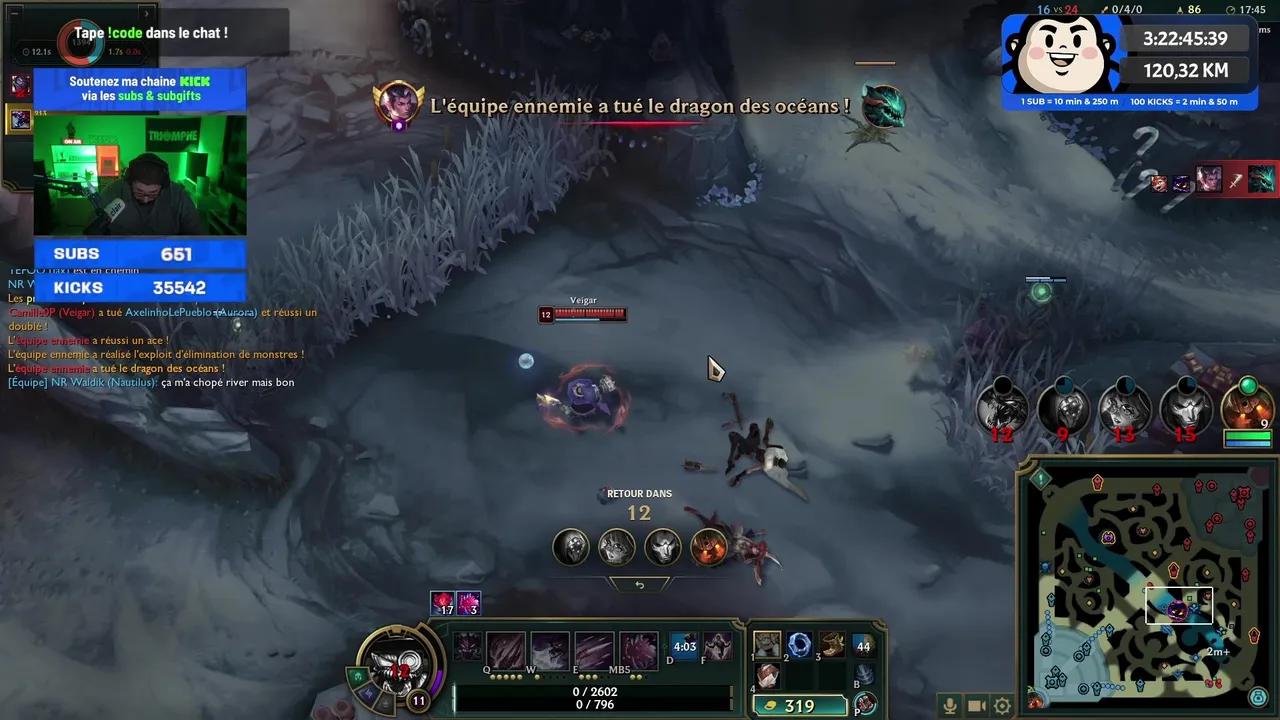
Task: Click enemy portrait with 12 second respawn timer
Action: pyautogui.click(x=1003, y=410)
